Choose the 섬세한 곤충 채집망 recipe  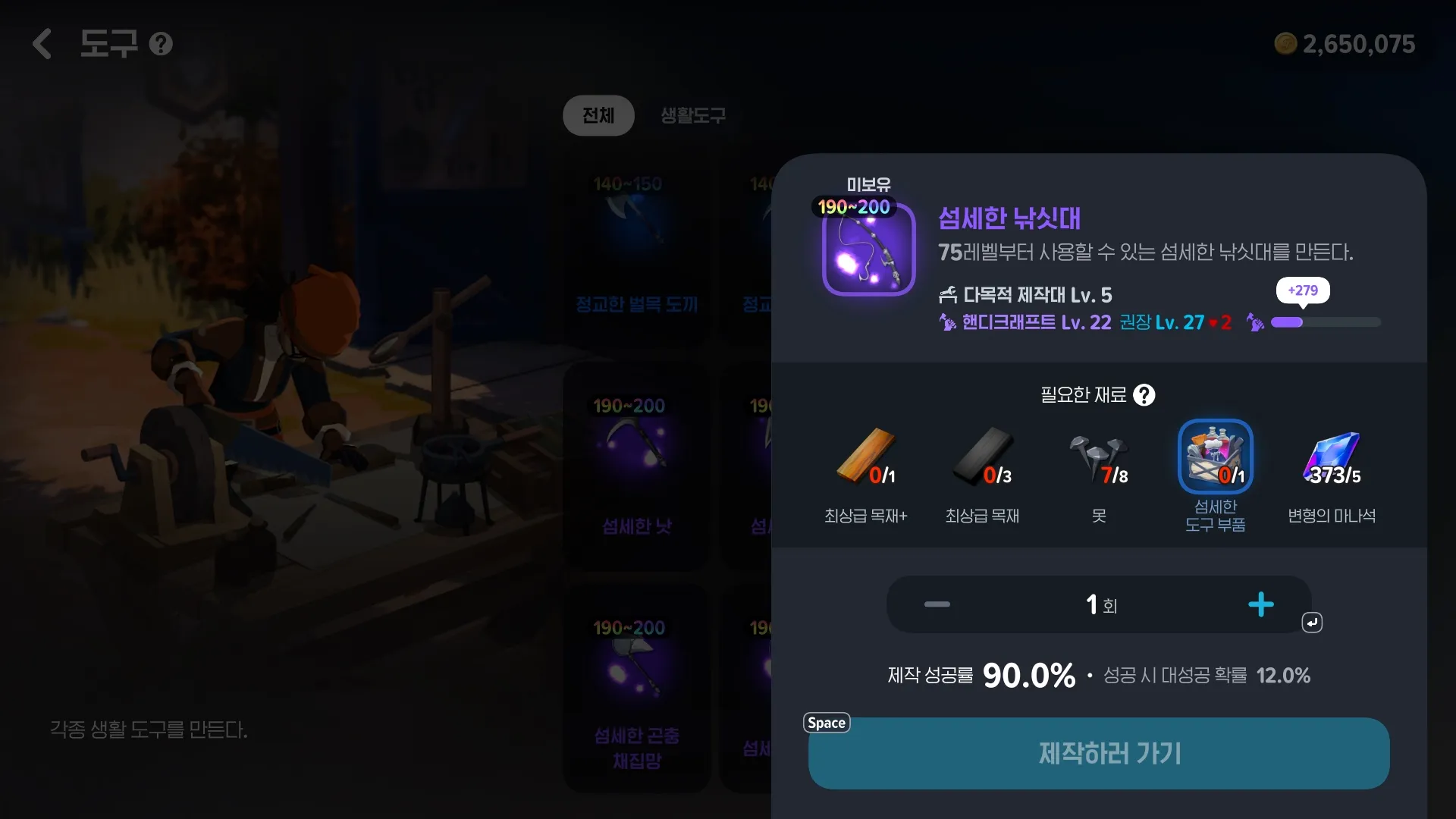(x=635, y=686)
